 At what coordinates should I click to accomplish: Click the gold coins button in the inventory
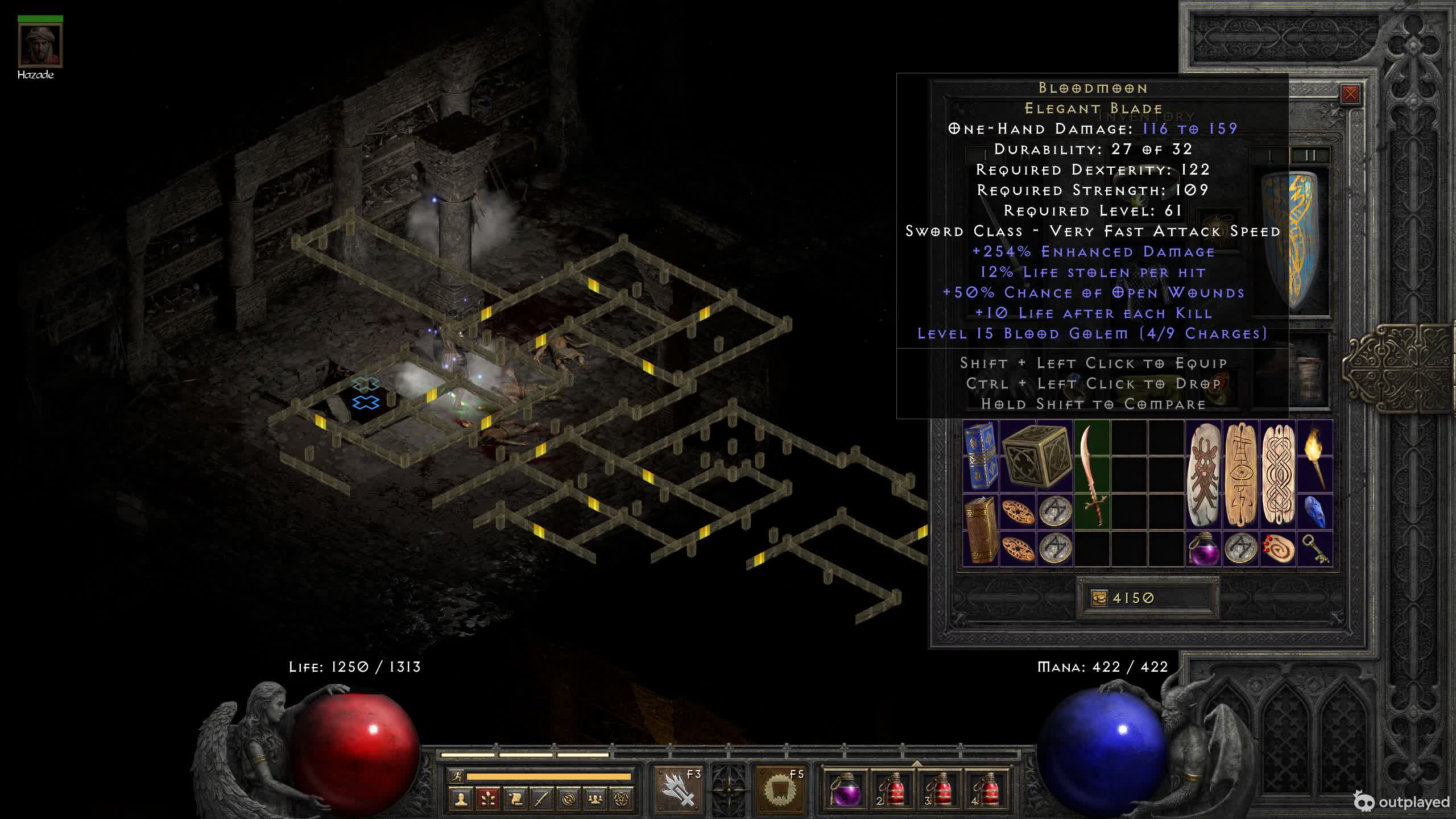coord(1099,598)
